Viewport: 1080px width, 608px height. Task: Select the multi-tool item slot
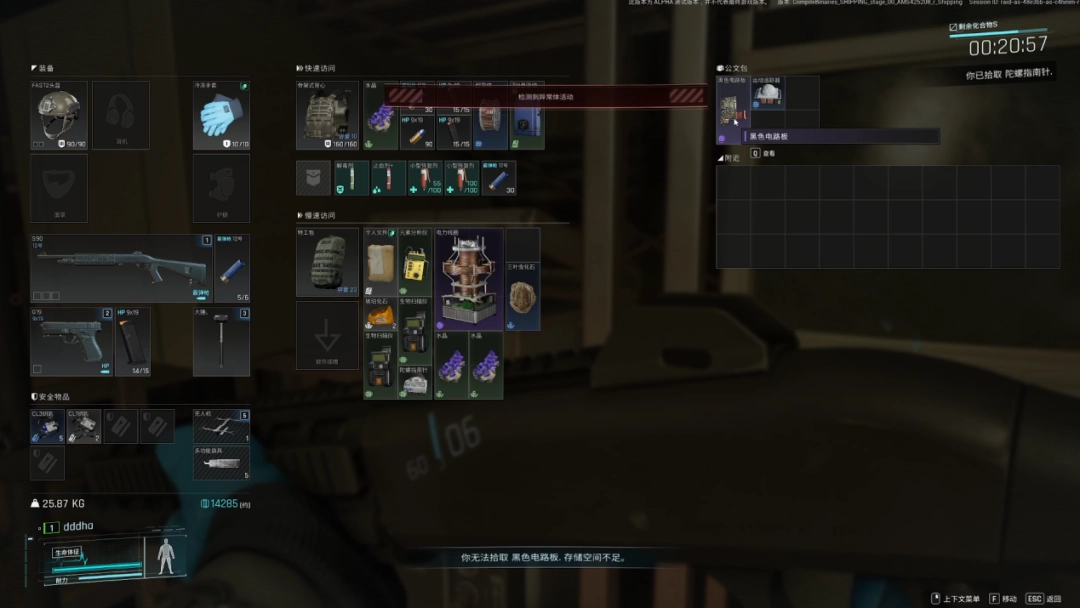click(x=221, y=462)
